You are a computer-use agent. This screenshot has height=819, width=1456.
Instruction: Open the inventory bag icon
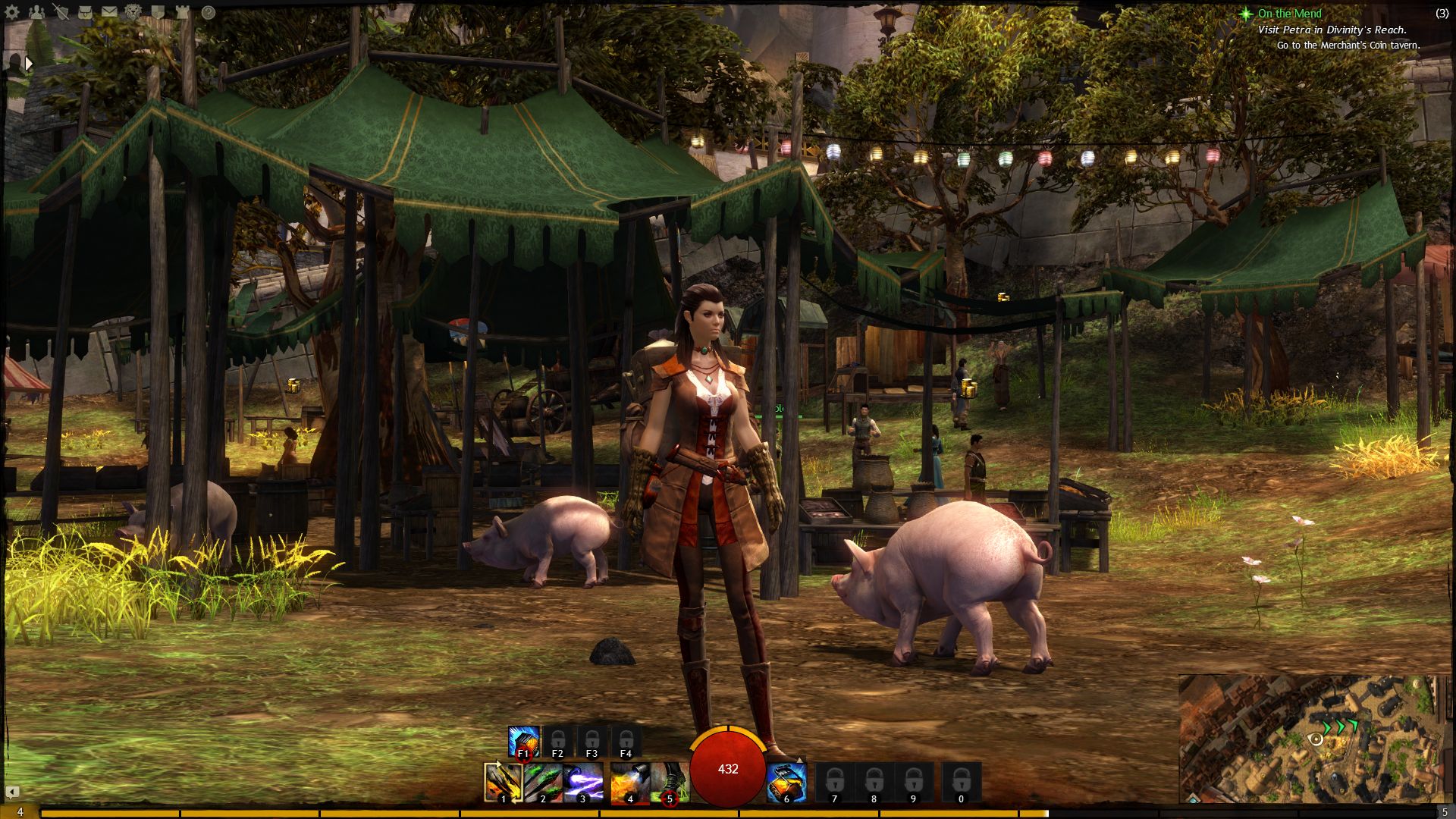point(84,12)
